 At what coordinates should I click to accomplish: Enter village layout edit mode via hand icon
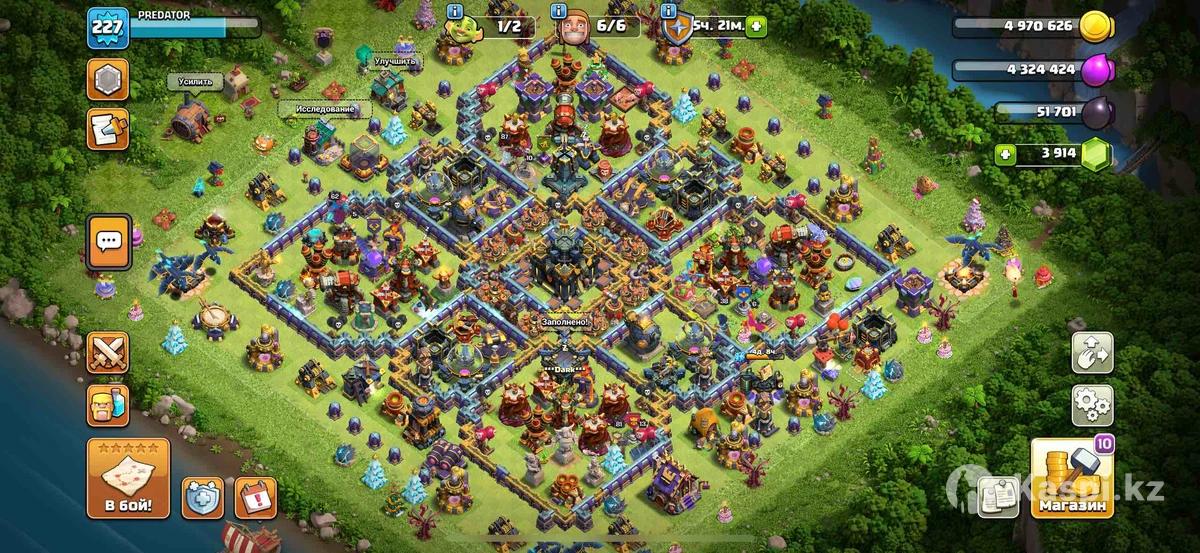1092,353
